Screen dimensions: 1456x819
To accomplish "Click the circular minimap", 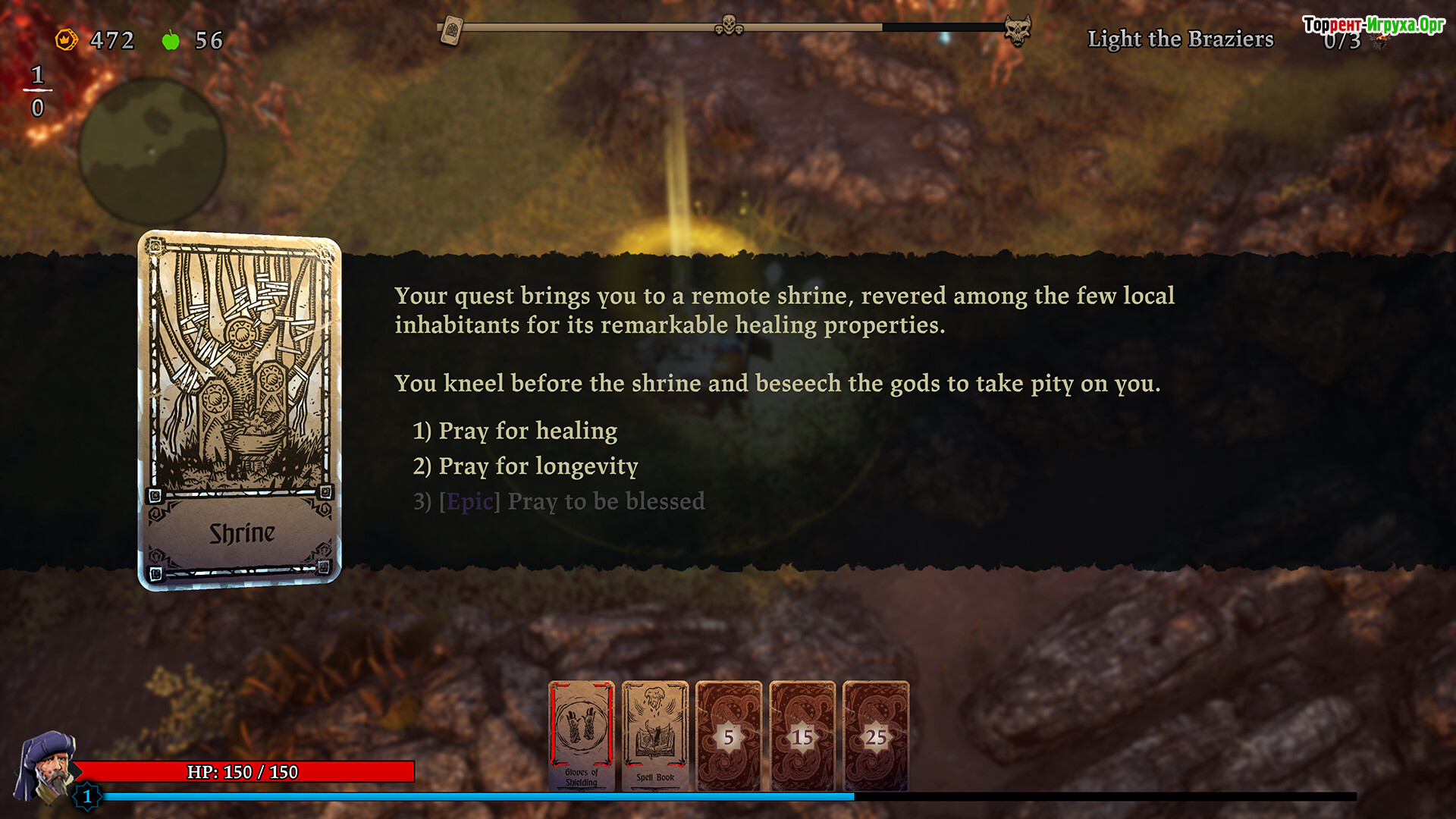I will tap(152, 150).
